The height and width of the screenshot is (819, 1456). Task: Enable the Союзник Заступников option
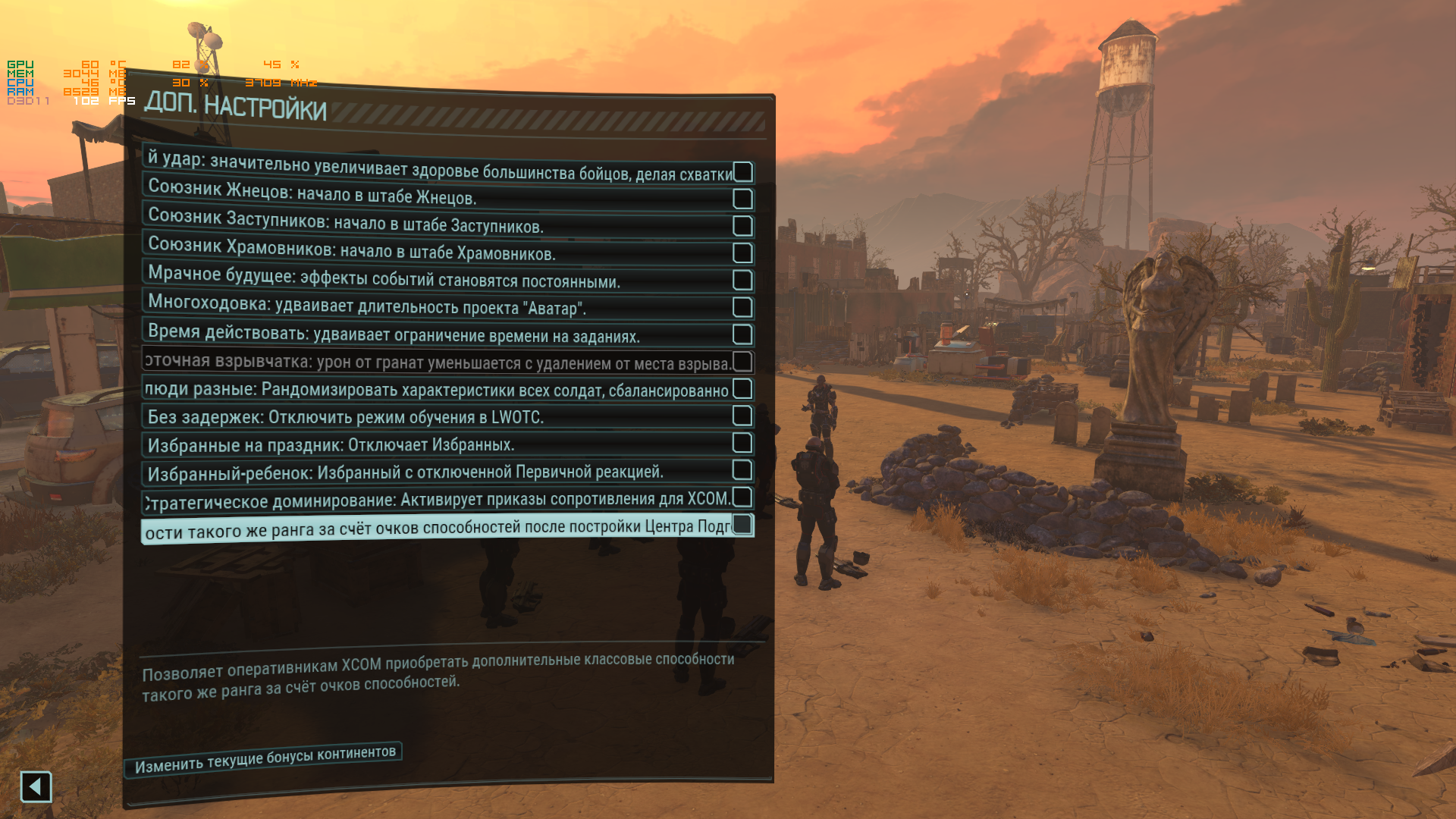742,226
